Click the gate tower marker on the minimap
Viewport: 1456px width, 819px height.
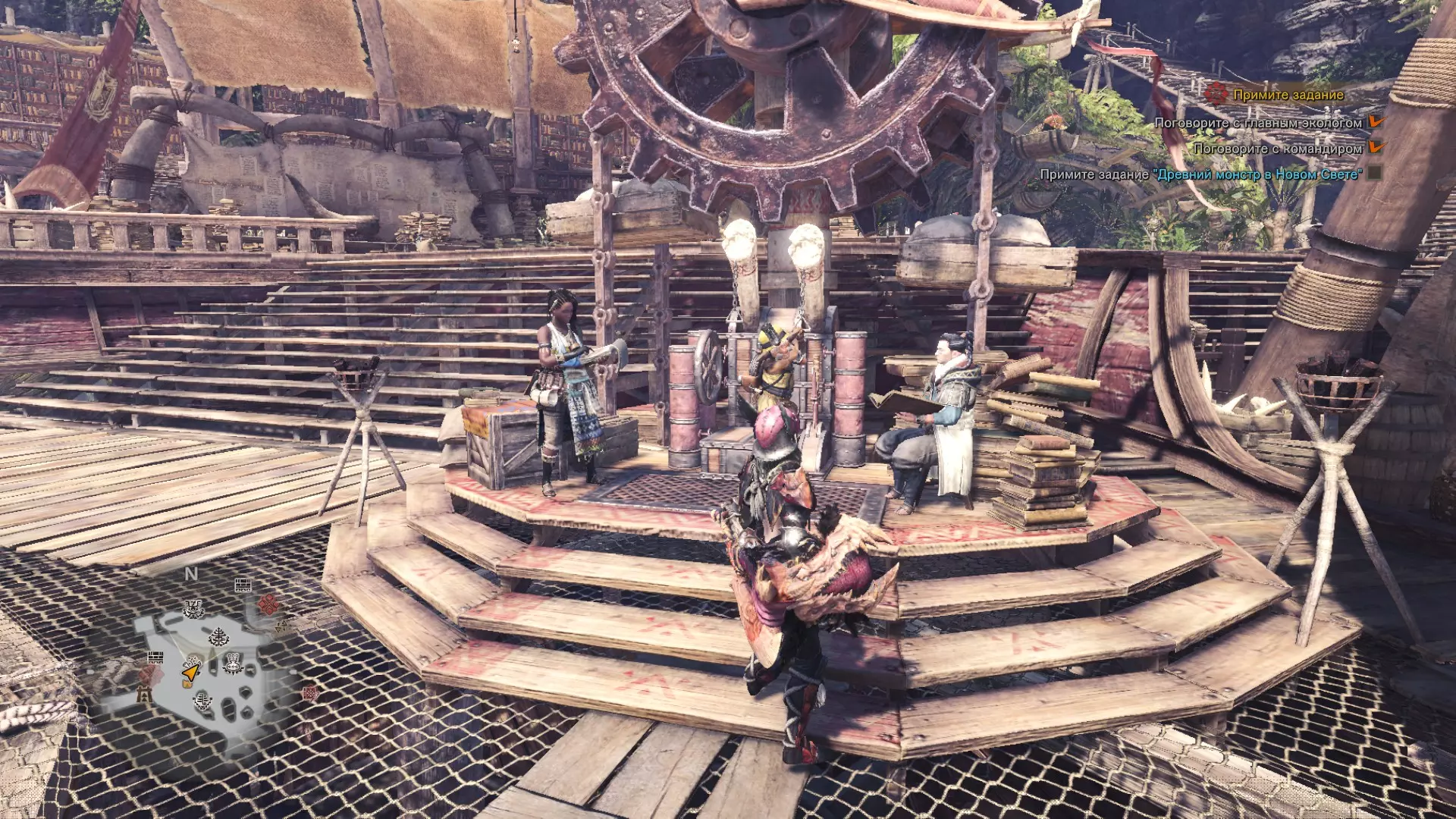click(x=144, y=693)
